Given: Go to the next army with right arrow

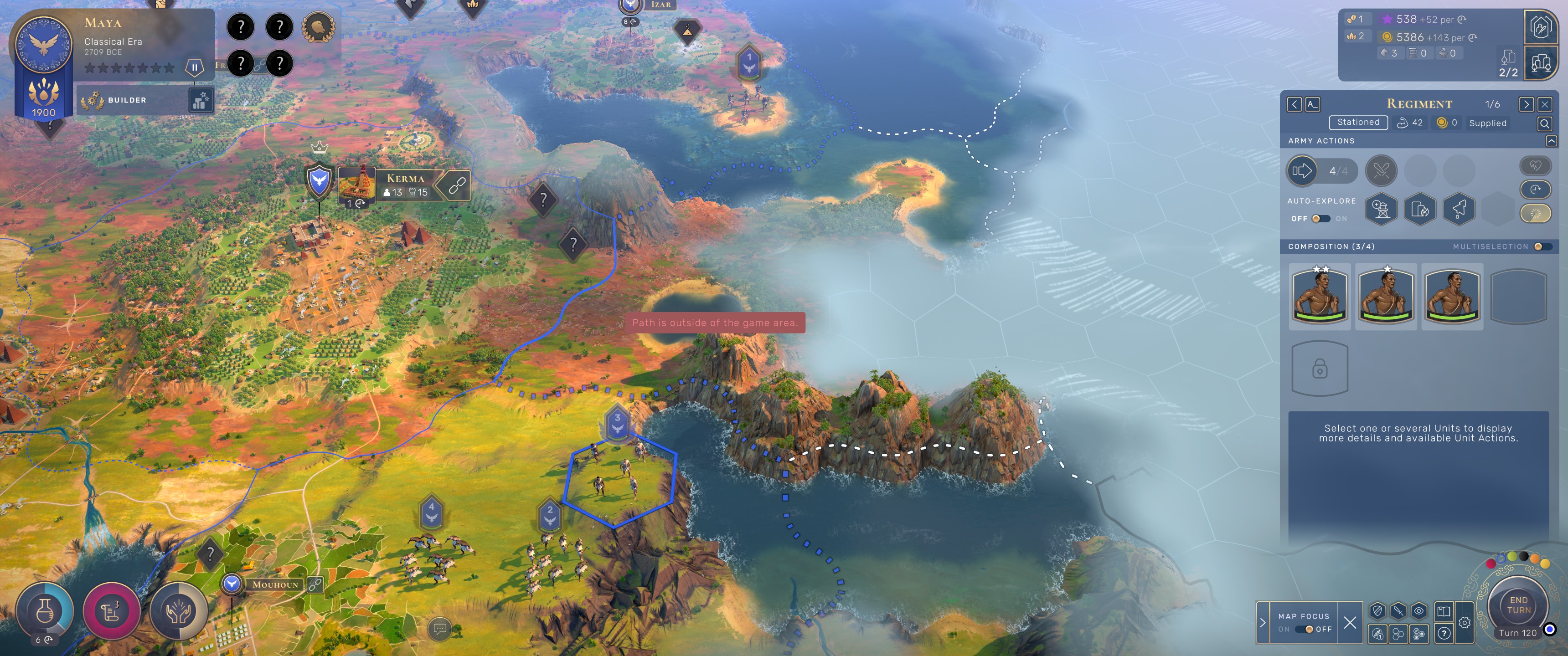Looking at the screenshot, I should (1526, 105).
